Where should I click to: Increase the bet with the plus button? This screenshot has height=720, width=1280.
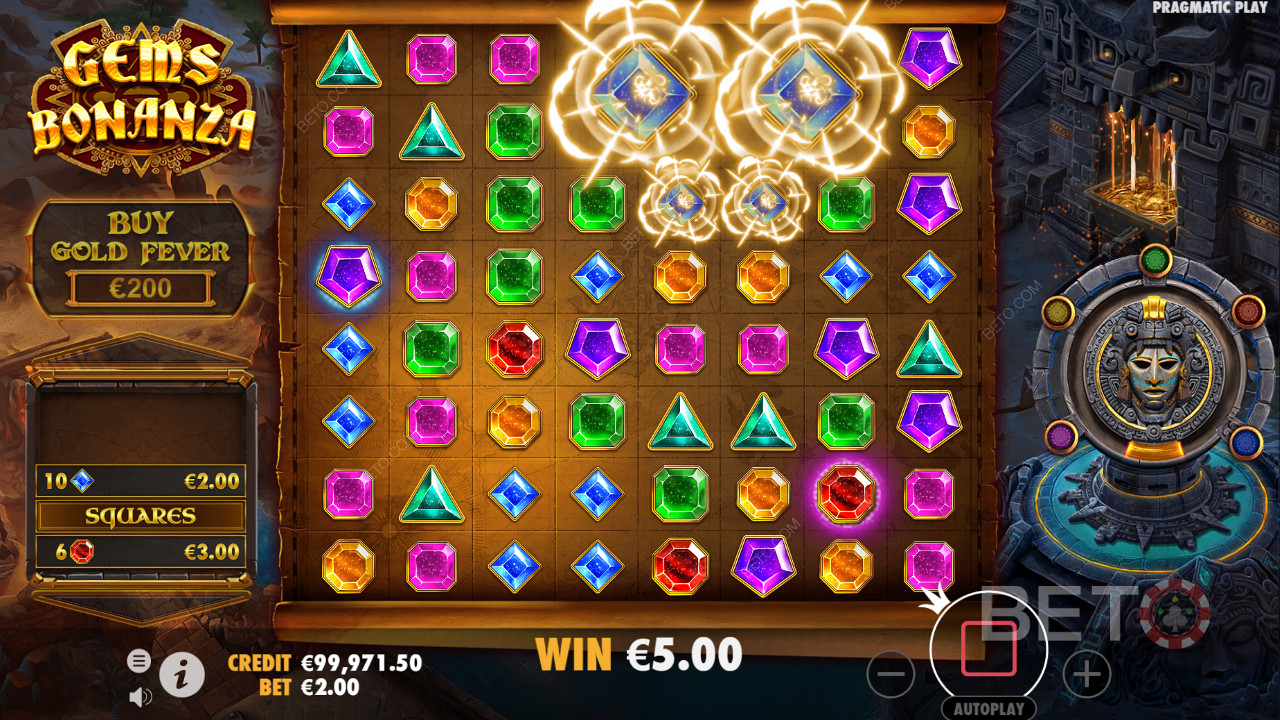click(x=1086, y=676)
